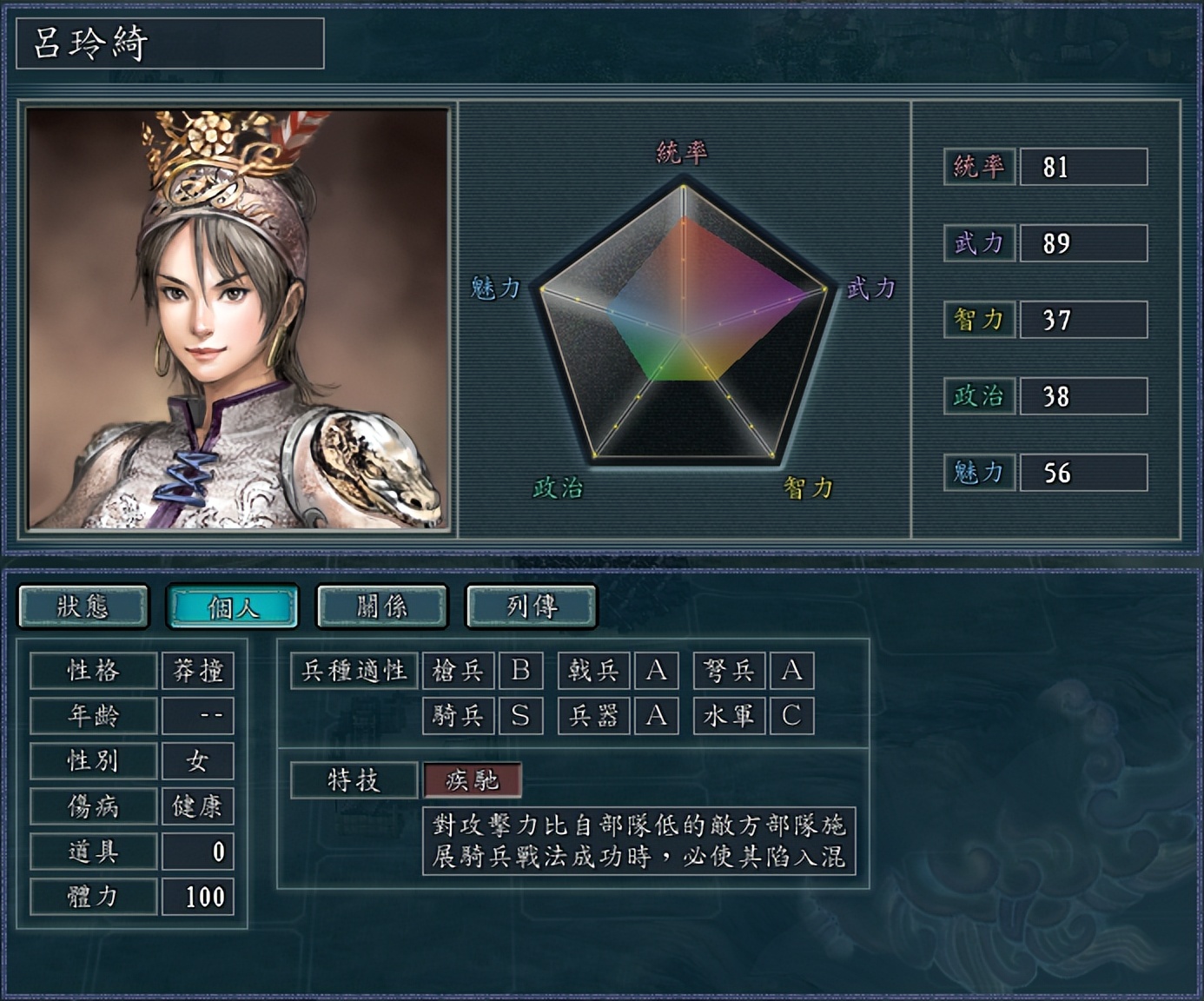Open the 列傳 (Biography) tab
The width and height of the screenshot is (1204, 1001).
click(531, 607)
